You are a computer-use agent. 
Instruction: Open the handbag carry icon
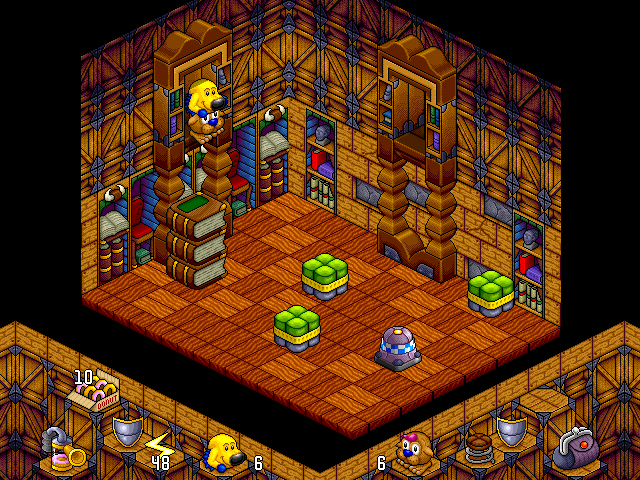[x=575, y=447]
